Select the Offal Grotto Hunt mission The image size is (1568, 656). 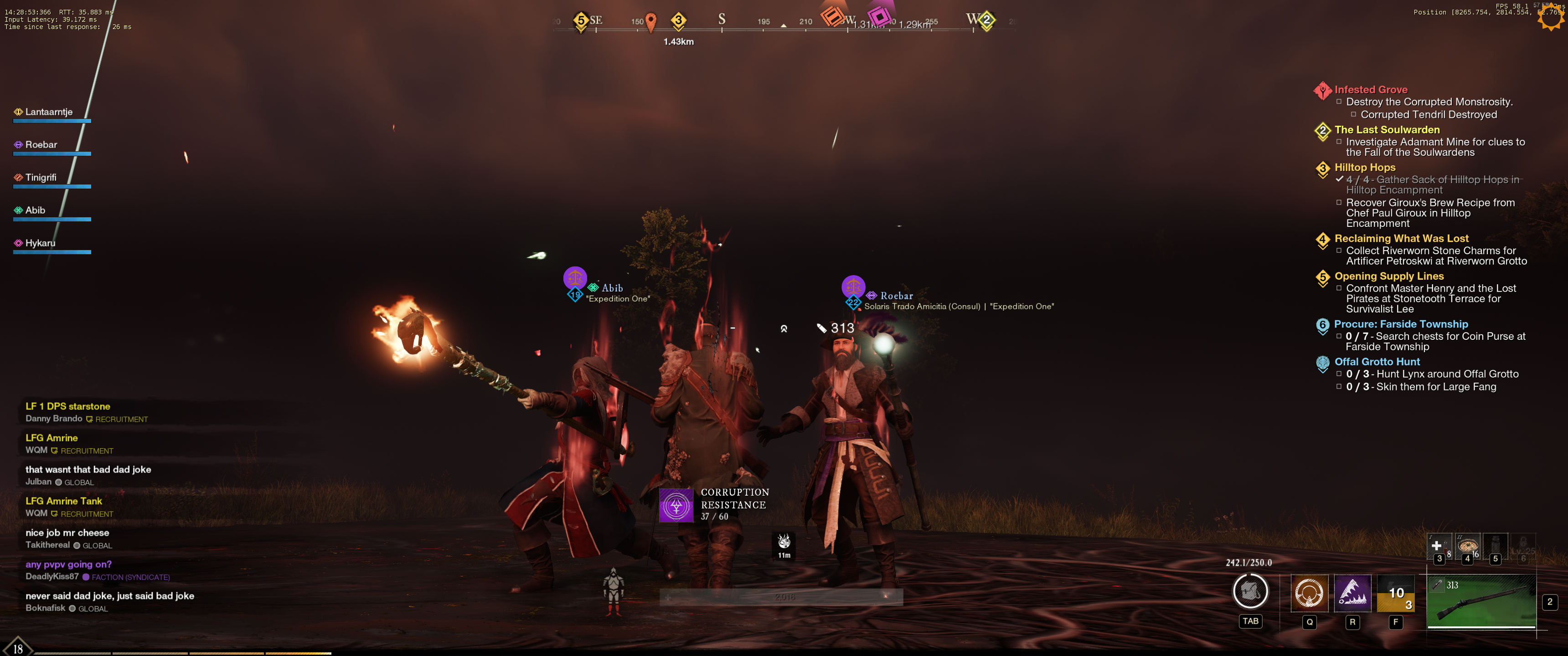[x=1376, y=362]
